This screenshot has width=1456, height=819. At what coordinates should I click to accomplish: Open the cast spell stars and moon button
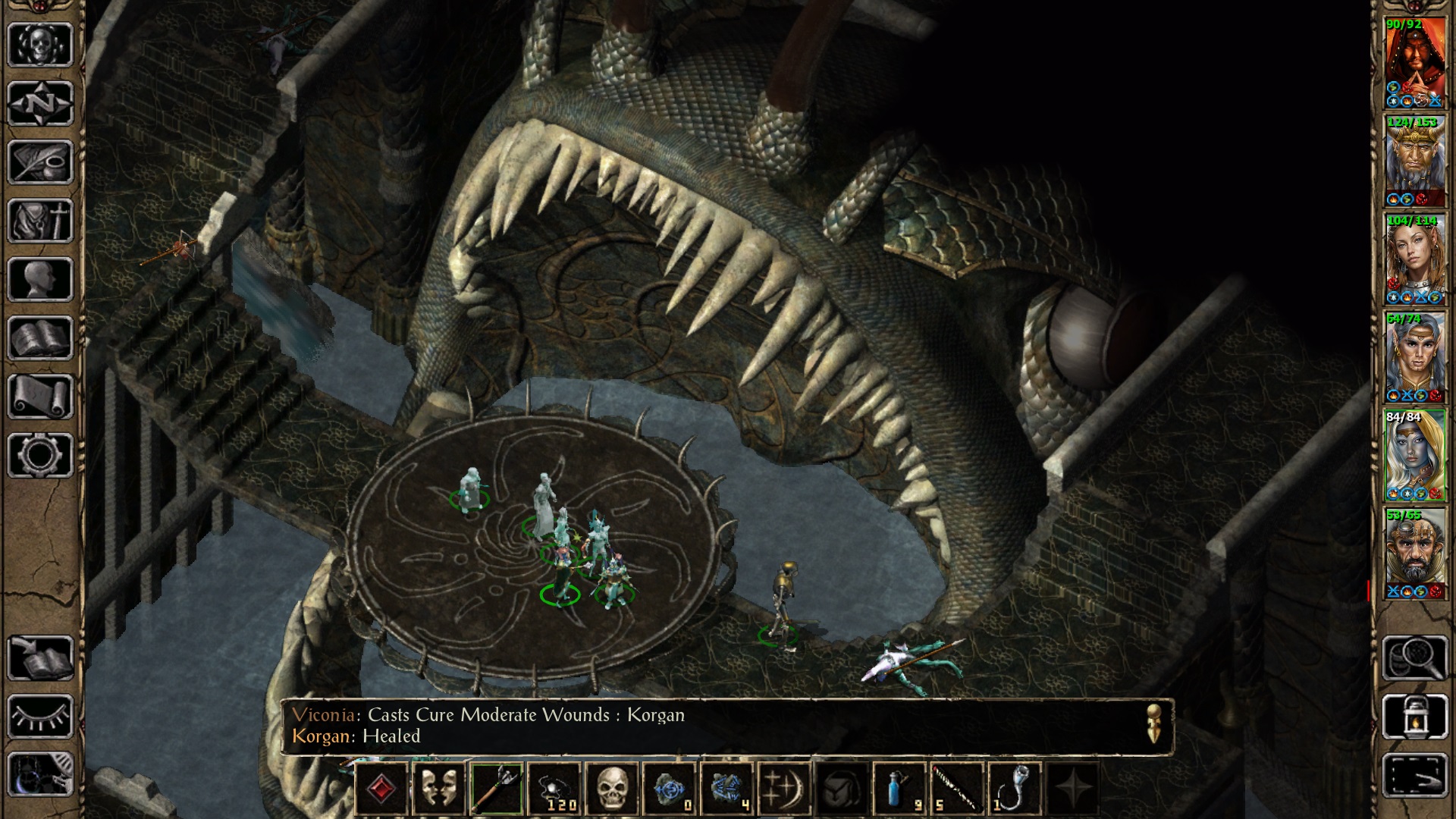785,789
